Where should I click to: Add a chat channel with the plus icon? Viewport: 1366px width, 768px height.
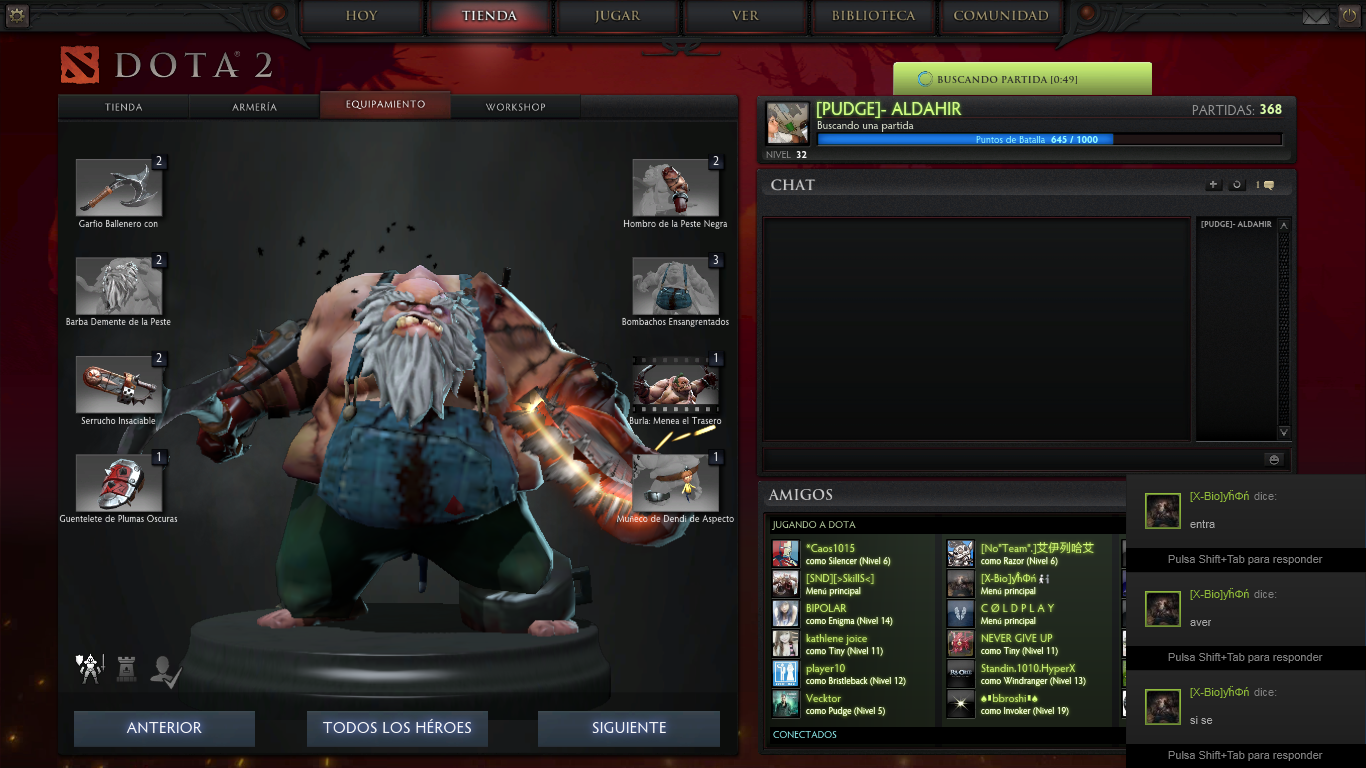click(x=1212, y=184)
